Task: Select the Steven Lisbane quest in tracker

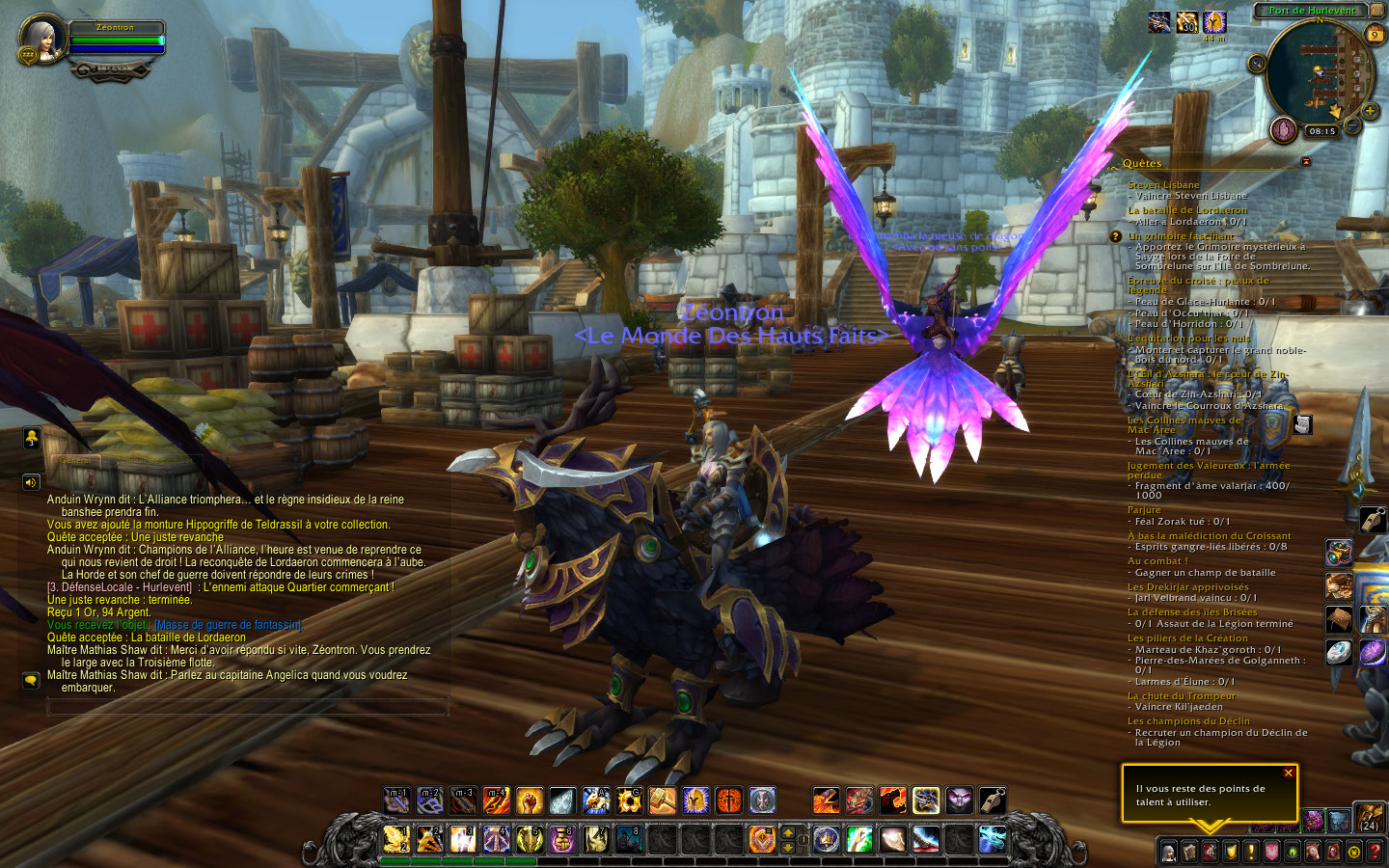Action: 1163,185
